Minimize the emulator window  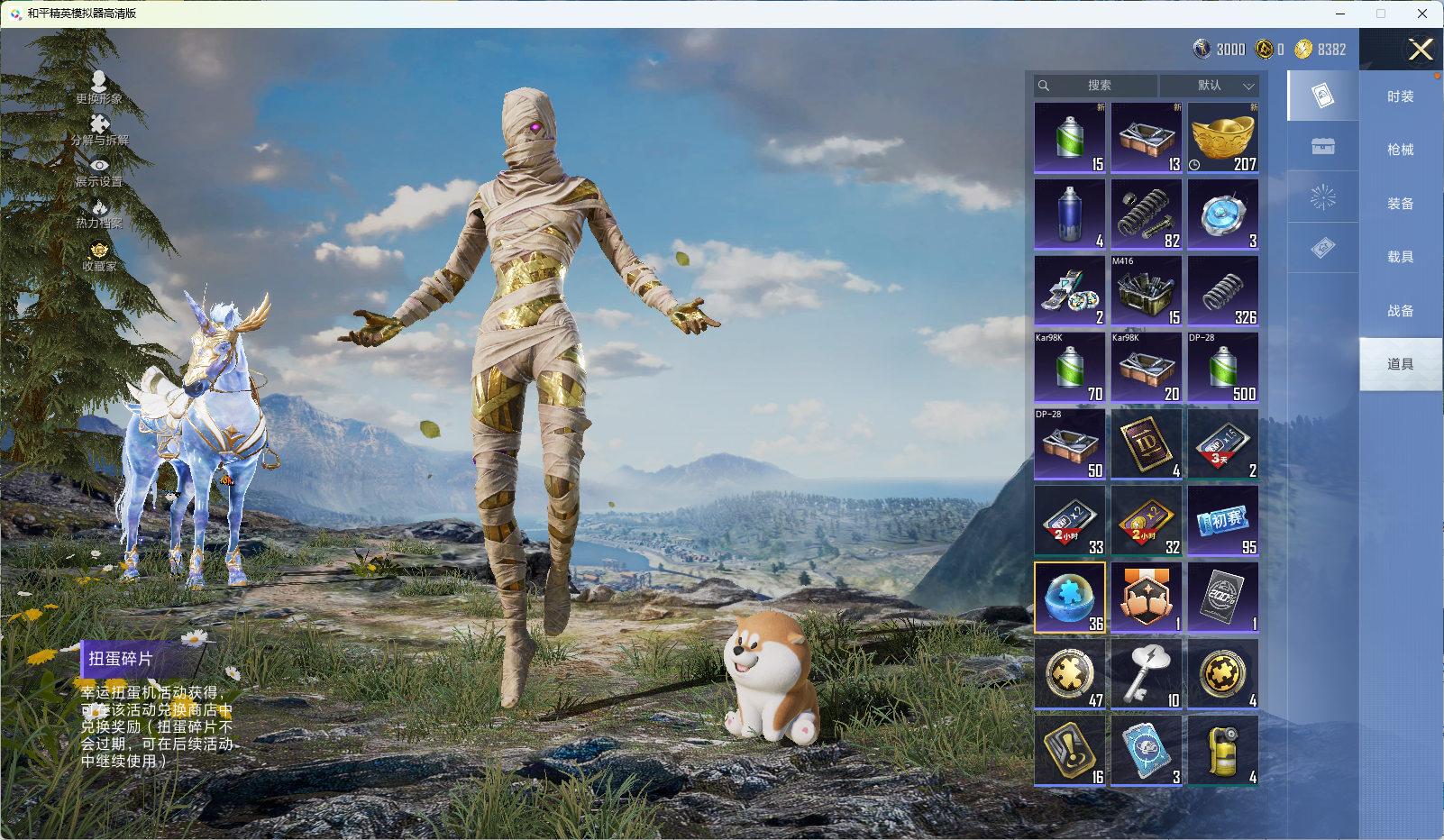[1340, 14]
